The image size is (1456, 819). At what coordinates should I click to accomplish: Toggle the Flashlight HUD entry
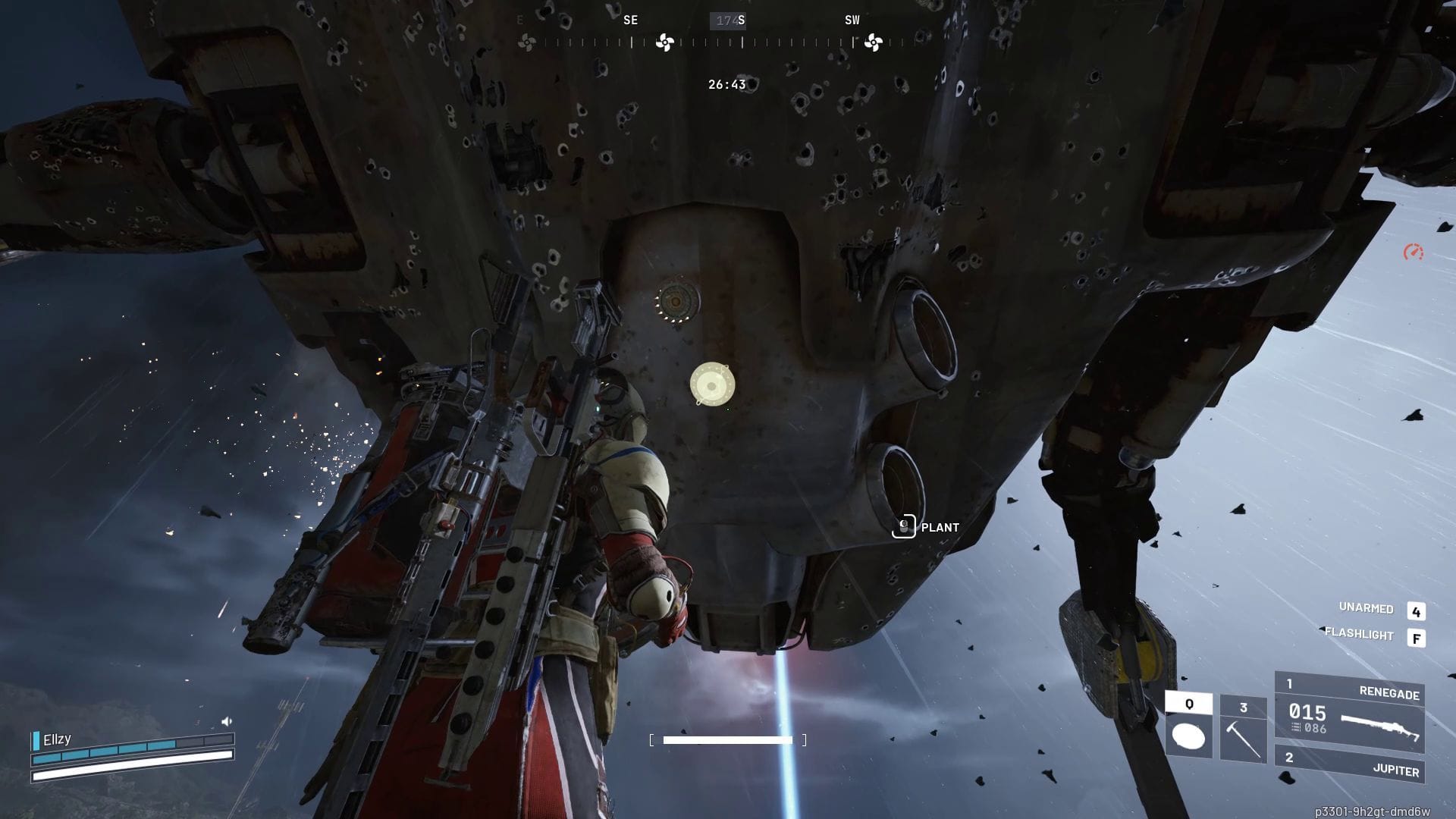tap(1359, 634)
